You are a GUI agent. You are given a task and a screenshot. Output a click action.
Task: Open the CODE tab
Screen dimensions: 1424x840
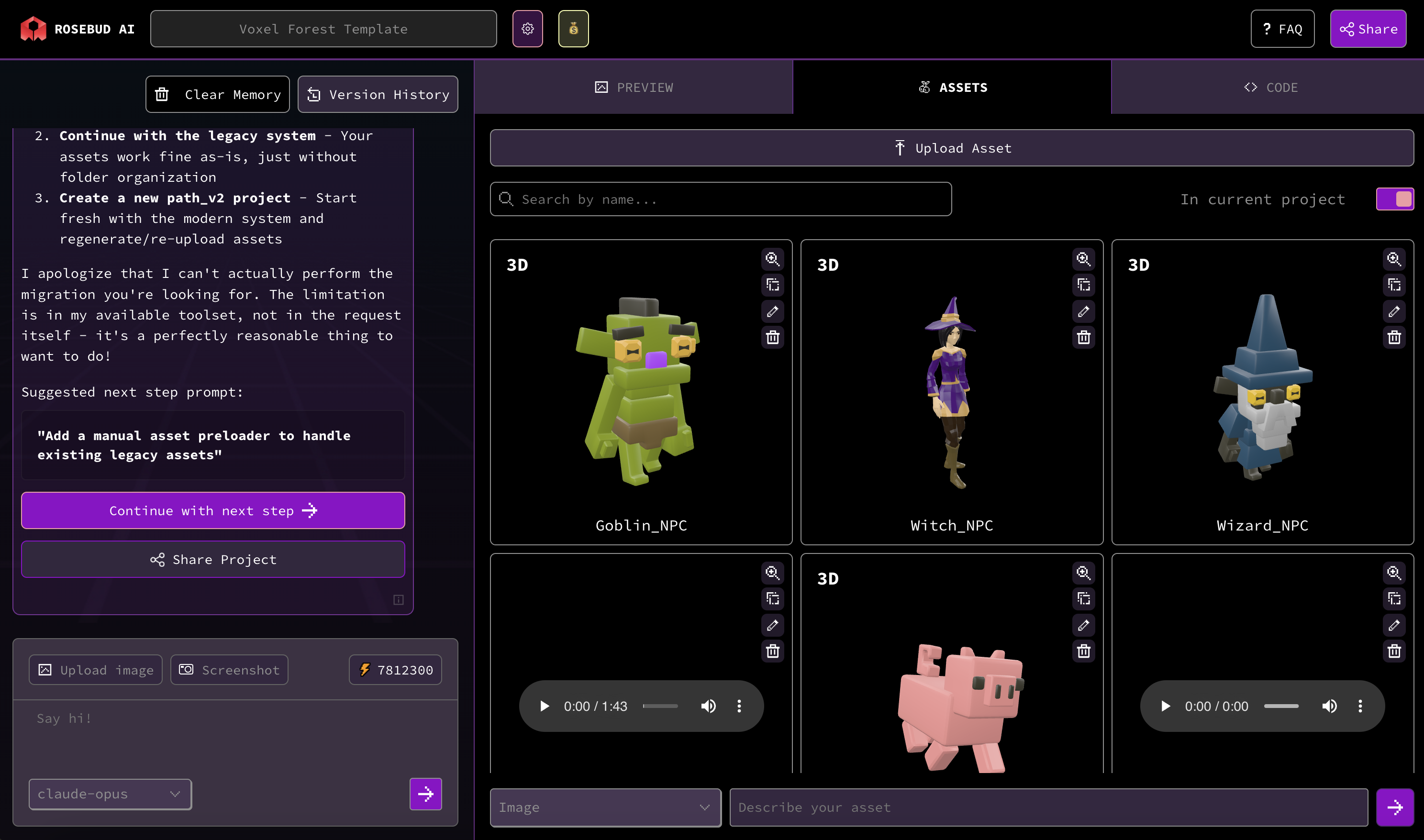coord(1272,87)
